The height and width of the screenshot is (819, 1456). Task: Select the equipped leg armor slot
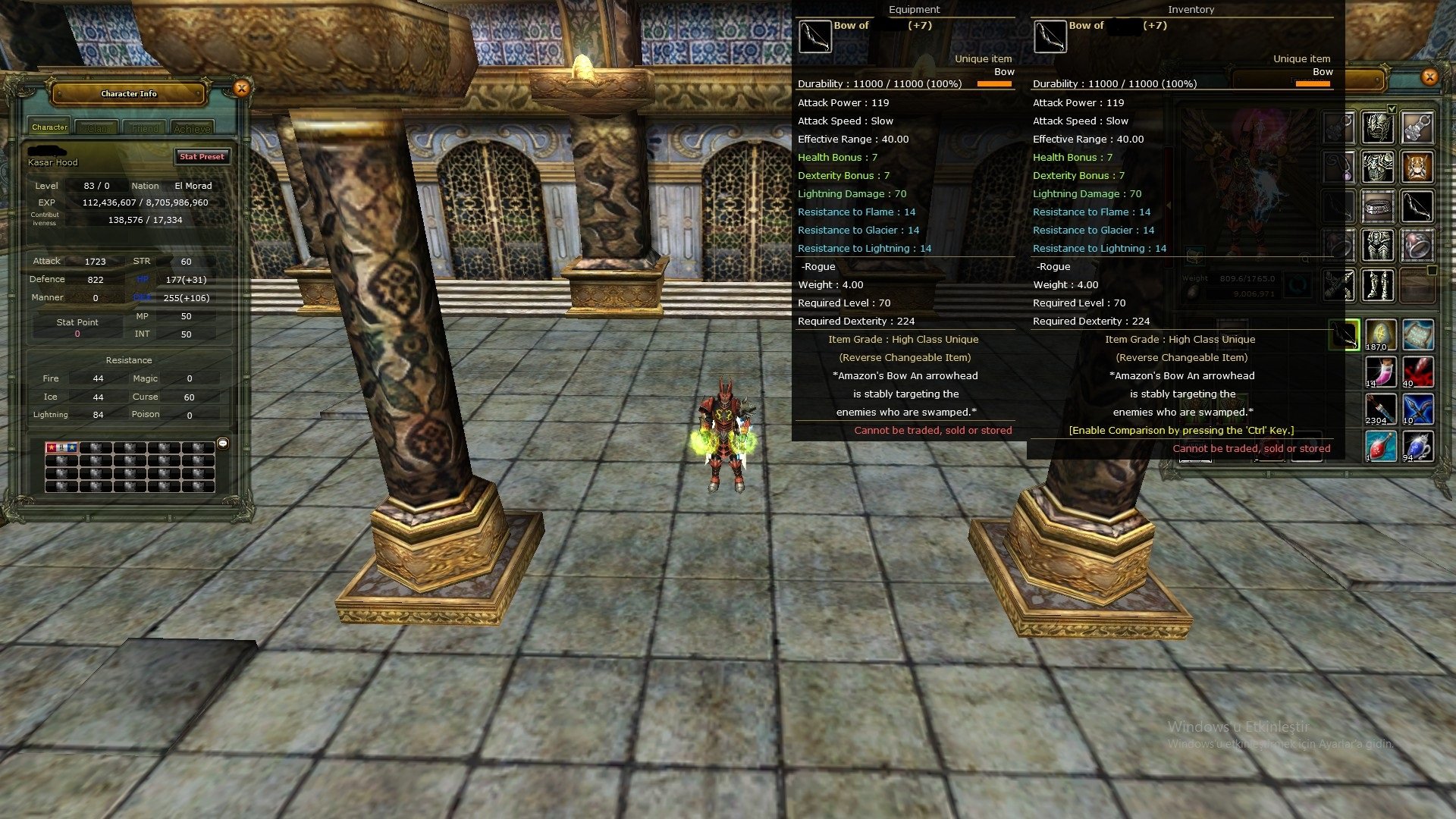click(x=1378, y=246)
